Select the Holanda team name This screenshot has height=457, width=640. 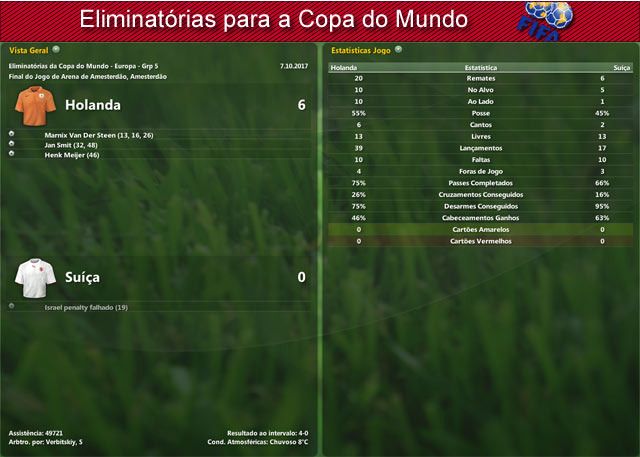pyautogui.click(x=92, y=104)
